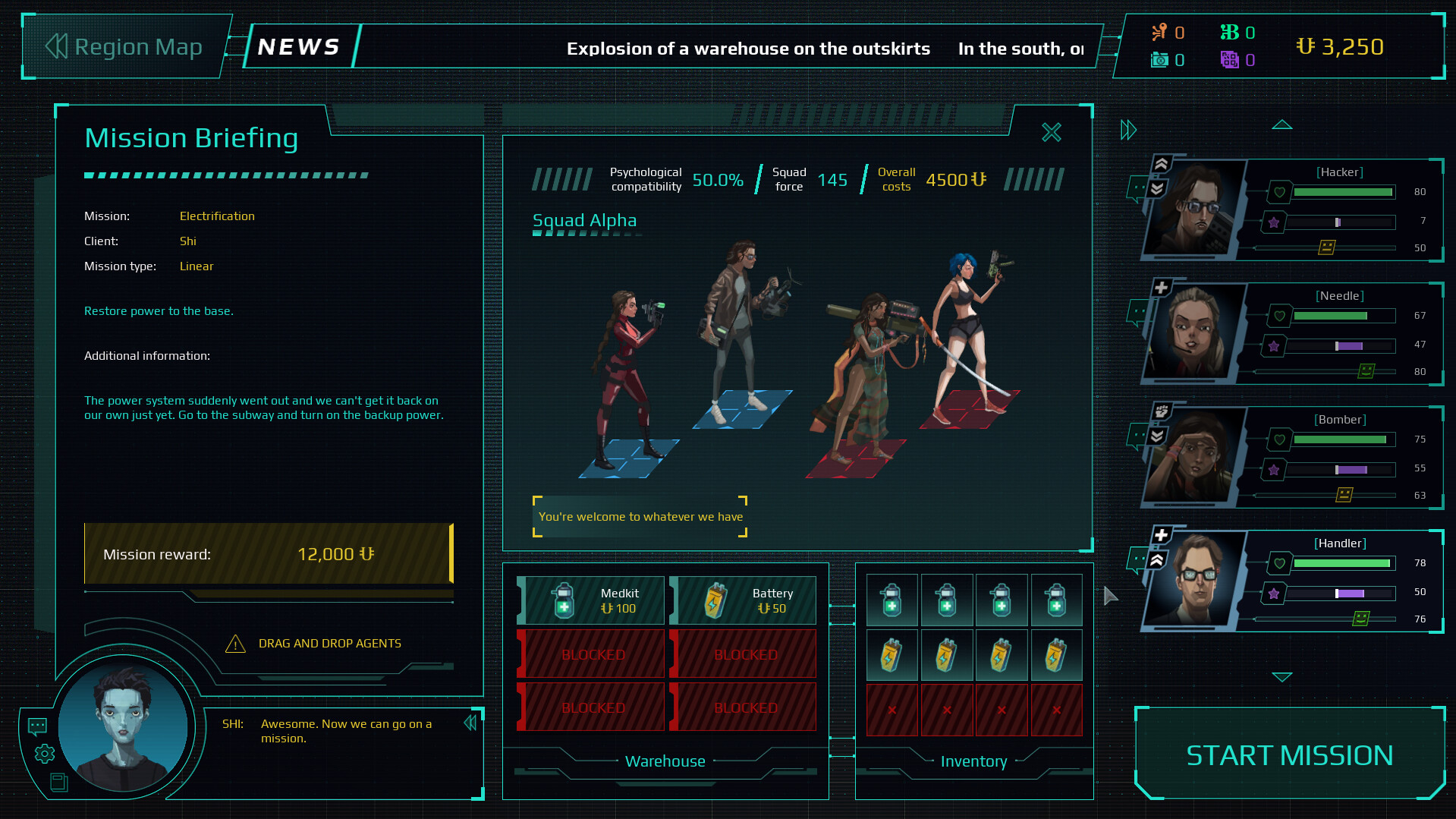1456x819 pixels.
Task: Select the Battery item in the Warehouse
Action: pyautogui.click(x=744, y=600)
